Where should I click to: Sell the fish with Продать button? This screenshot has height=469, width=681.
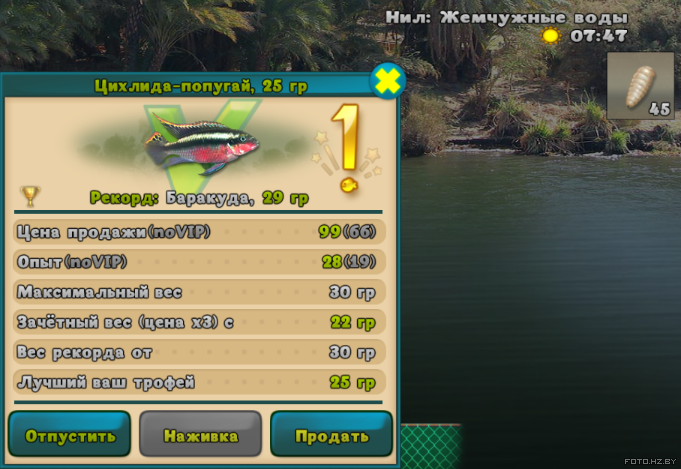(x=331, y=435)
